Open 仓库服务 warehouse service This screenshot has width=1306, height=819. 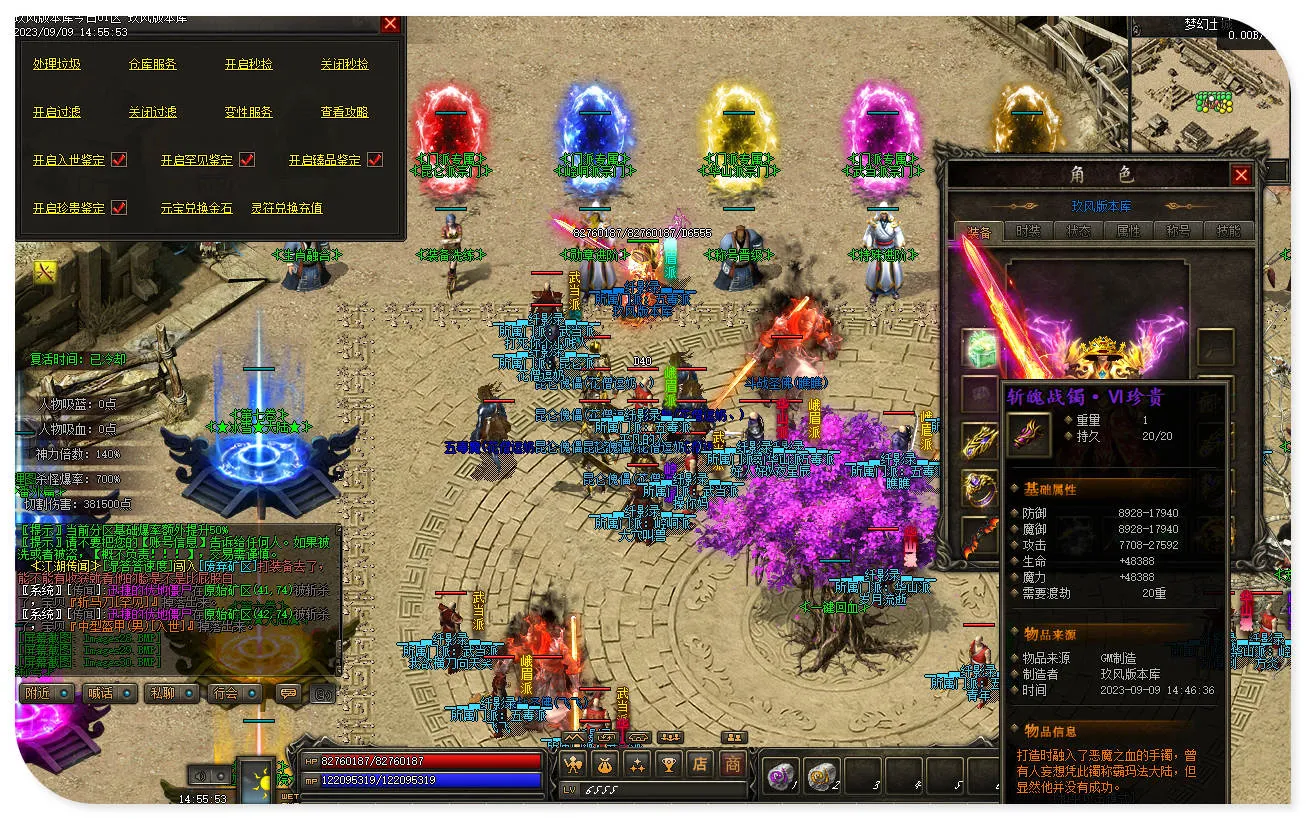click(153, 64)
